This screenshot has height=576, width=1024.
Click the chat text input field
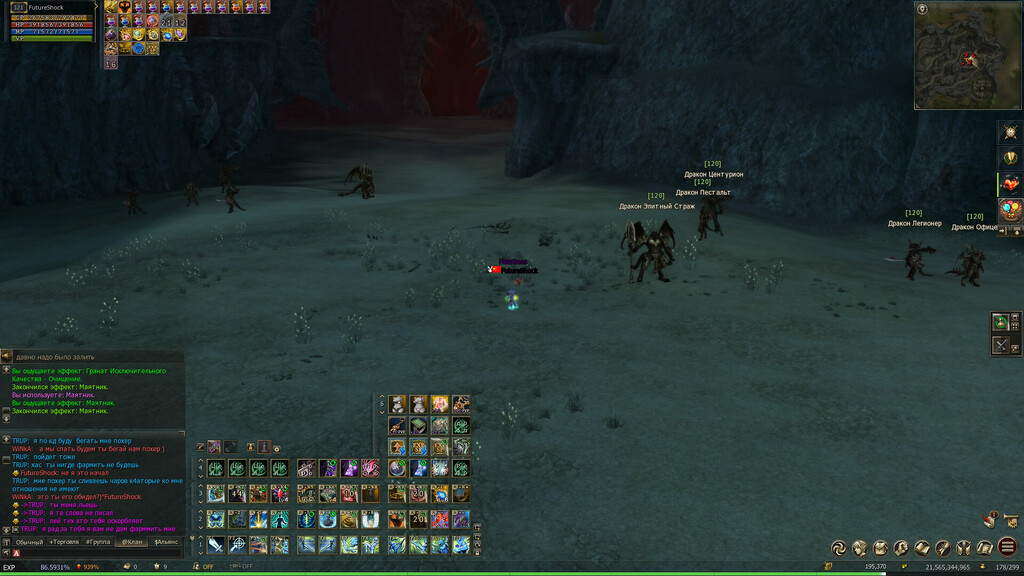(100, 553)
